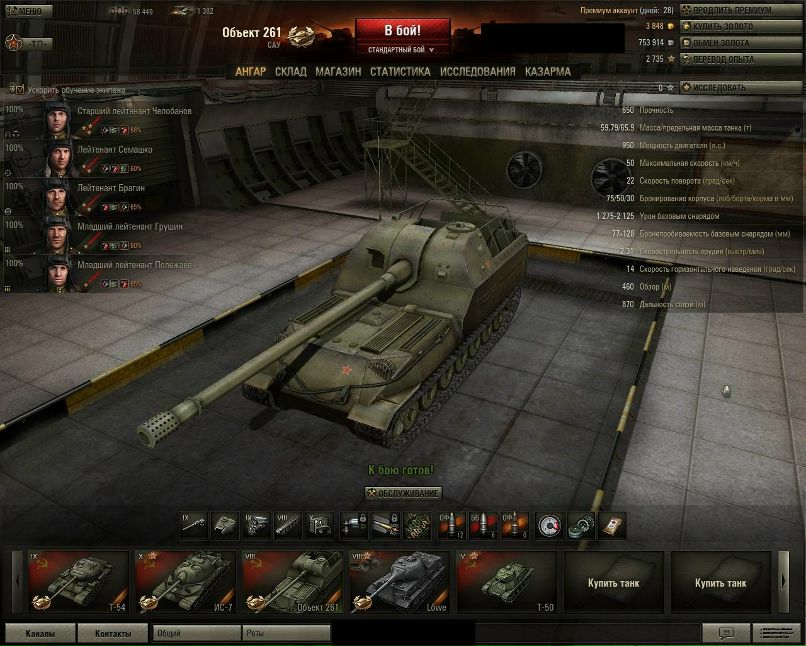Open the Меню button
Viewport: 806px width, 646px height.
[x=29, y=11]
